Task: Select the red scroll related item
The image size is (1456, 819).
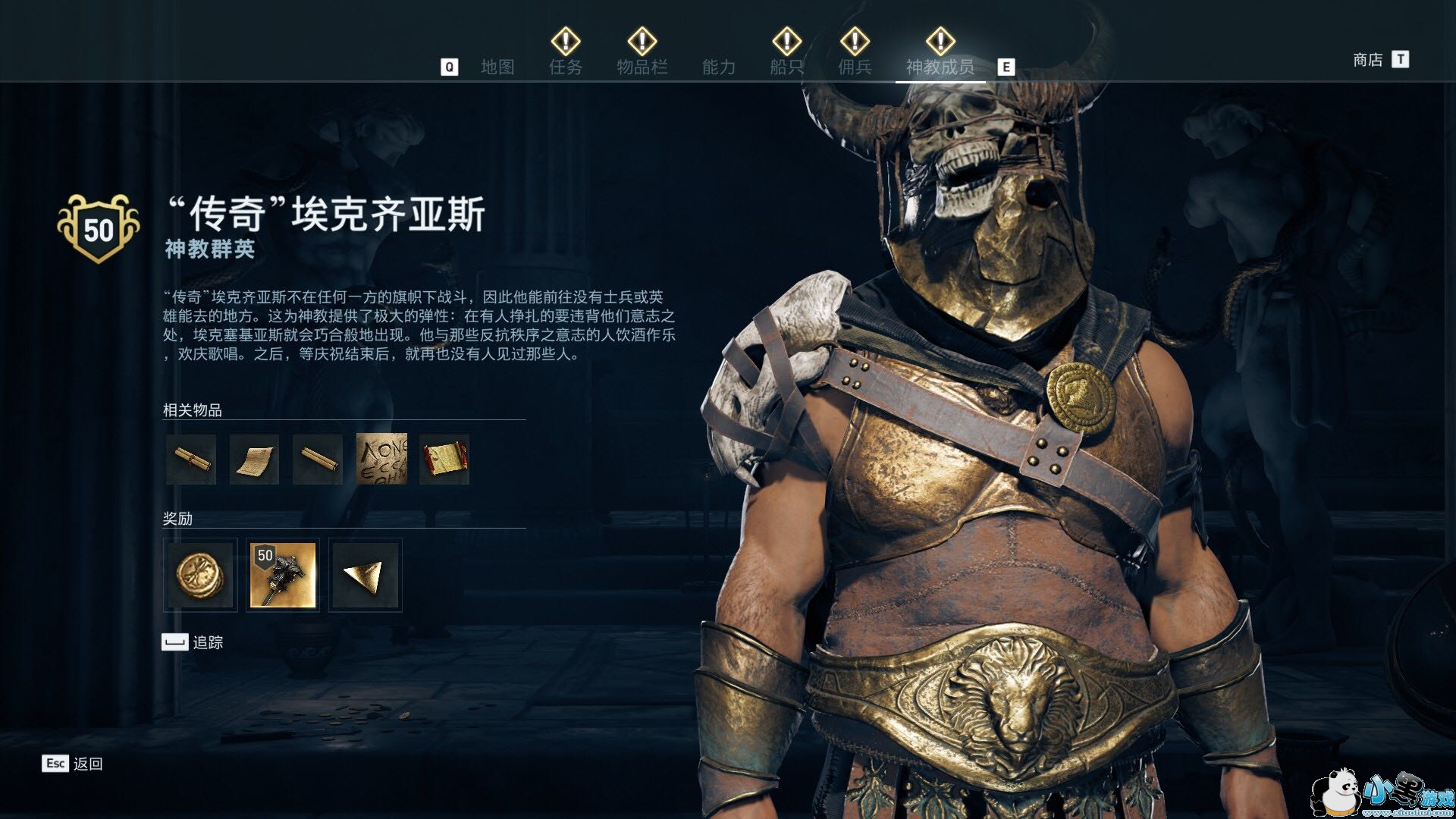Action: point(444,460)
